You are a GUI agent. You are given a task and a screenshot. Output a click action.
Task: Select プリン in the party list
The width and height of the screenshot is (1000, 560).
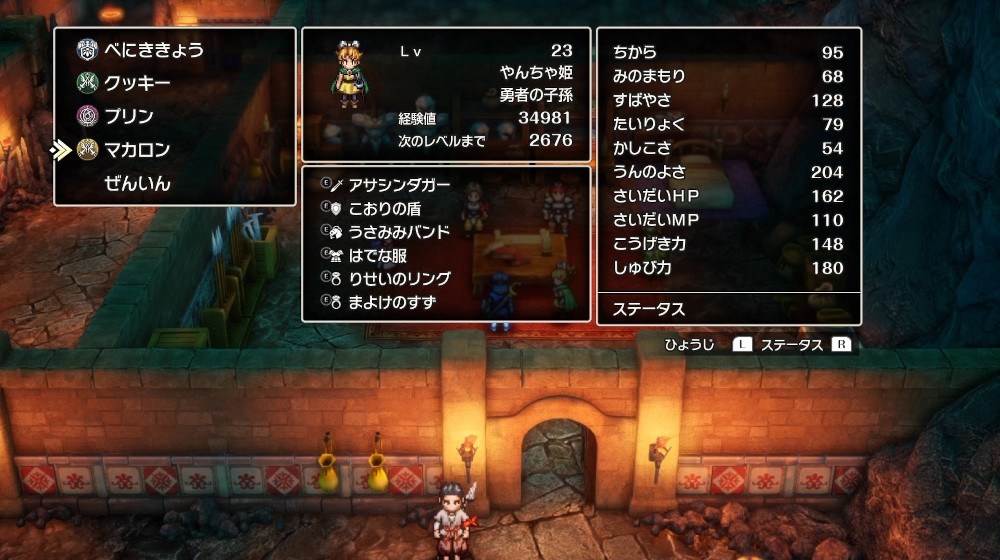(x=129, y=116)
